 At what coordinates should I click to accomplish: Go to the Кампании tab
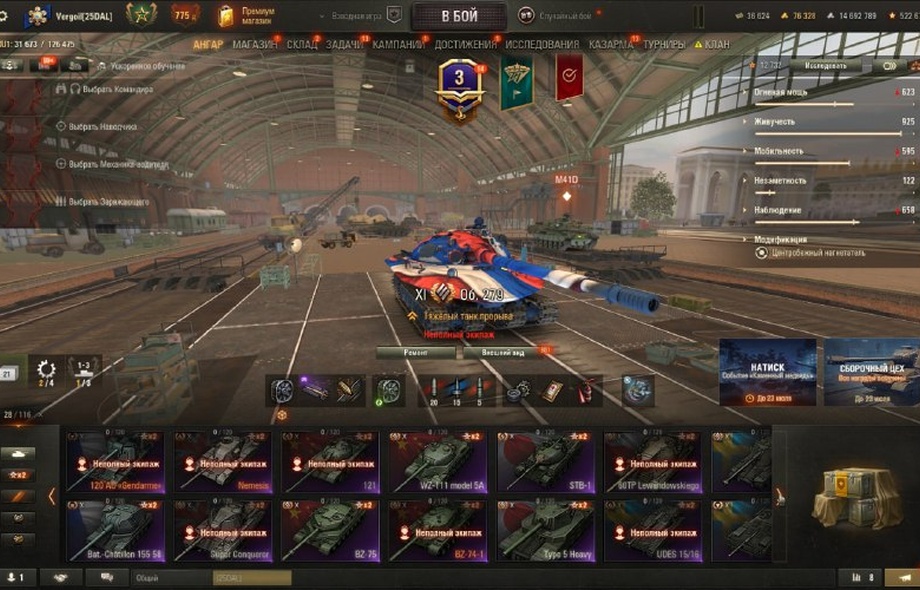pyautogui.click(x=398, y=45)
